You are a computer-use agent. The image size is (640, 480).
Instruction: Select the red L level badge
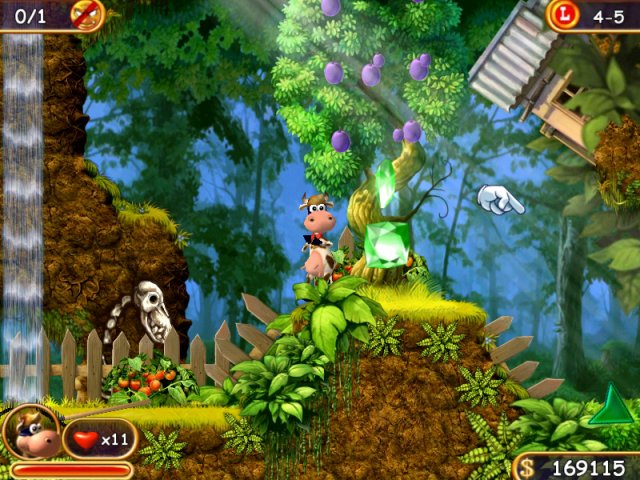coord(565,14)
